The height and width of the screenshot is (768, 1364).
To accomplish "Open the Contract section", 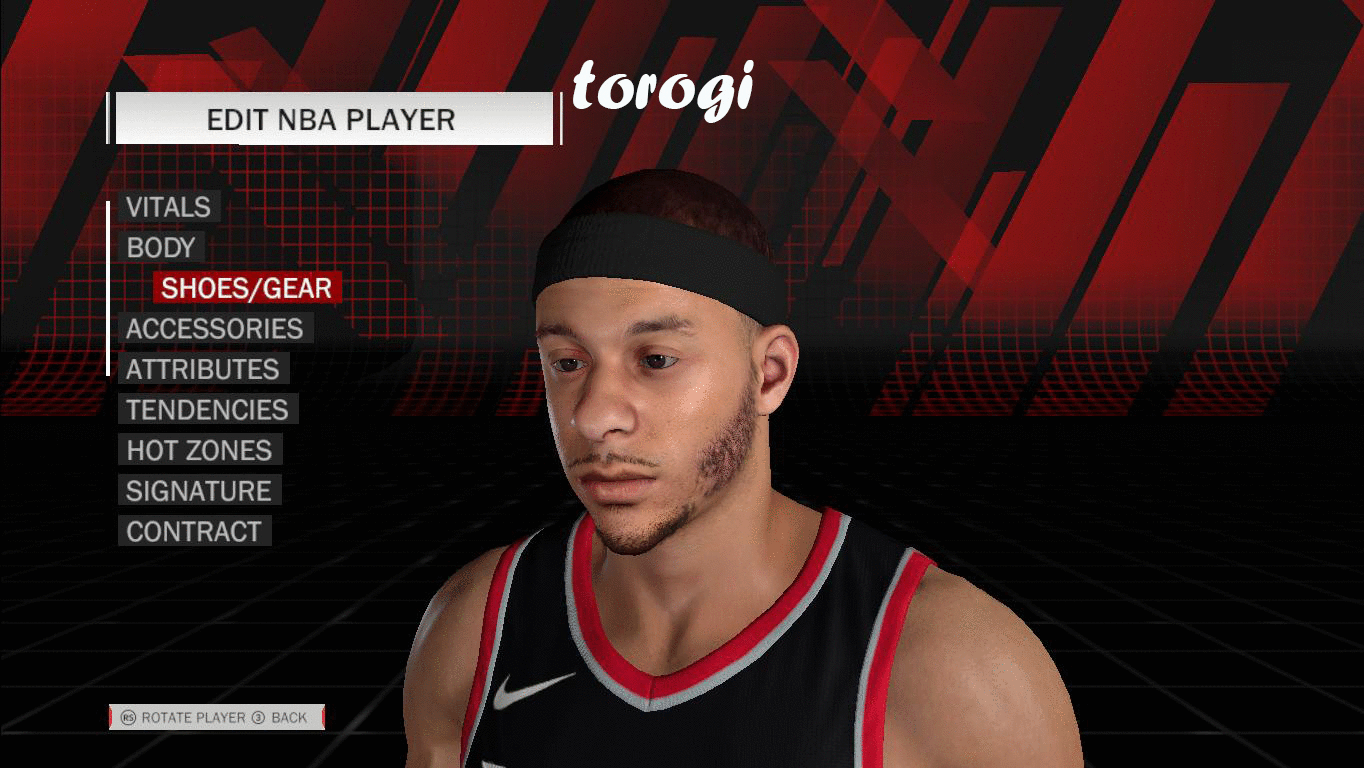I will 194,532.
